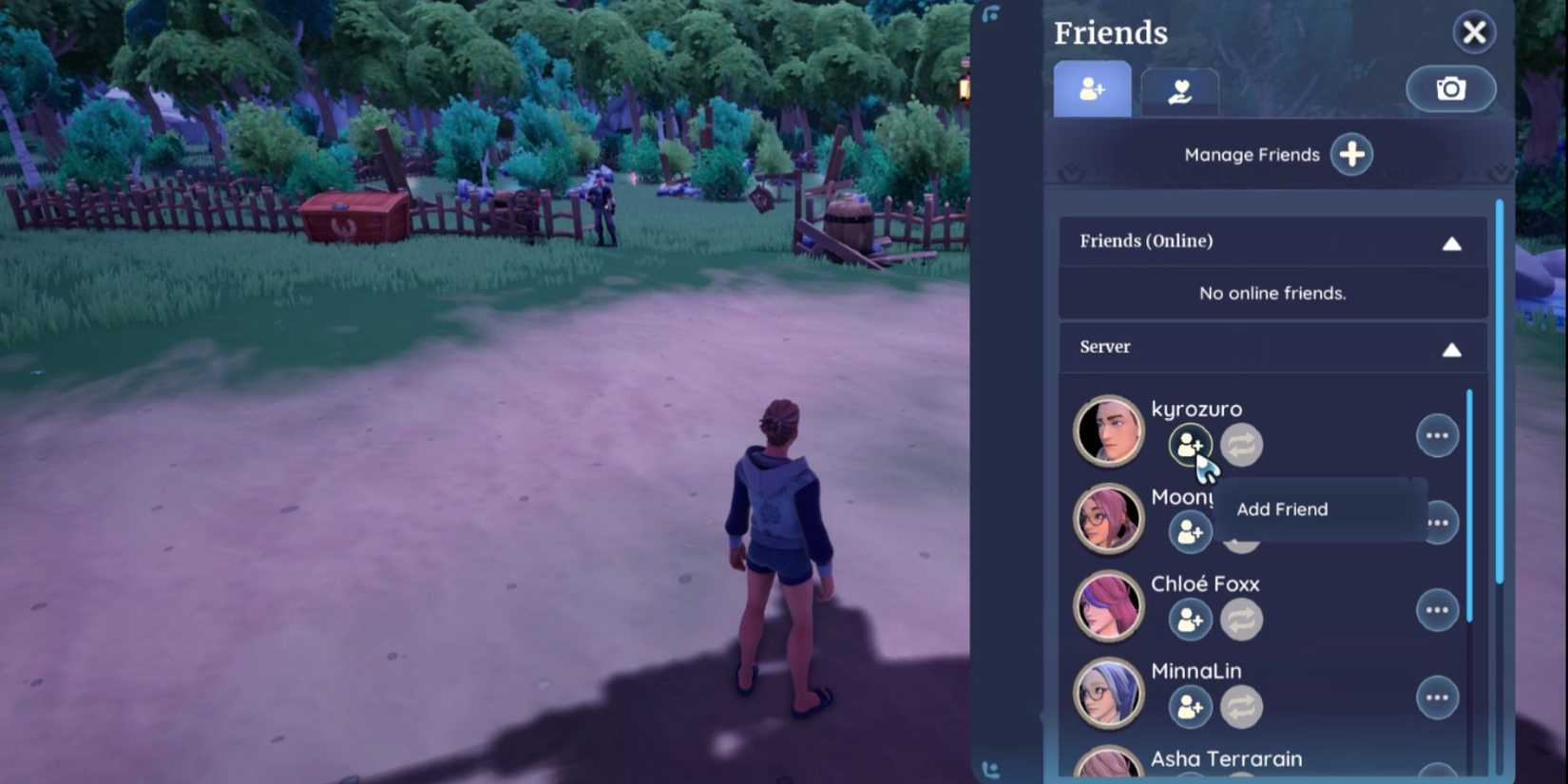Viewport: 1568px width, 784px height.
Task: Collapse the Friends (Online) section
Action: tap(1452, 242)
